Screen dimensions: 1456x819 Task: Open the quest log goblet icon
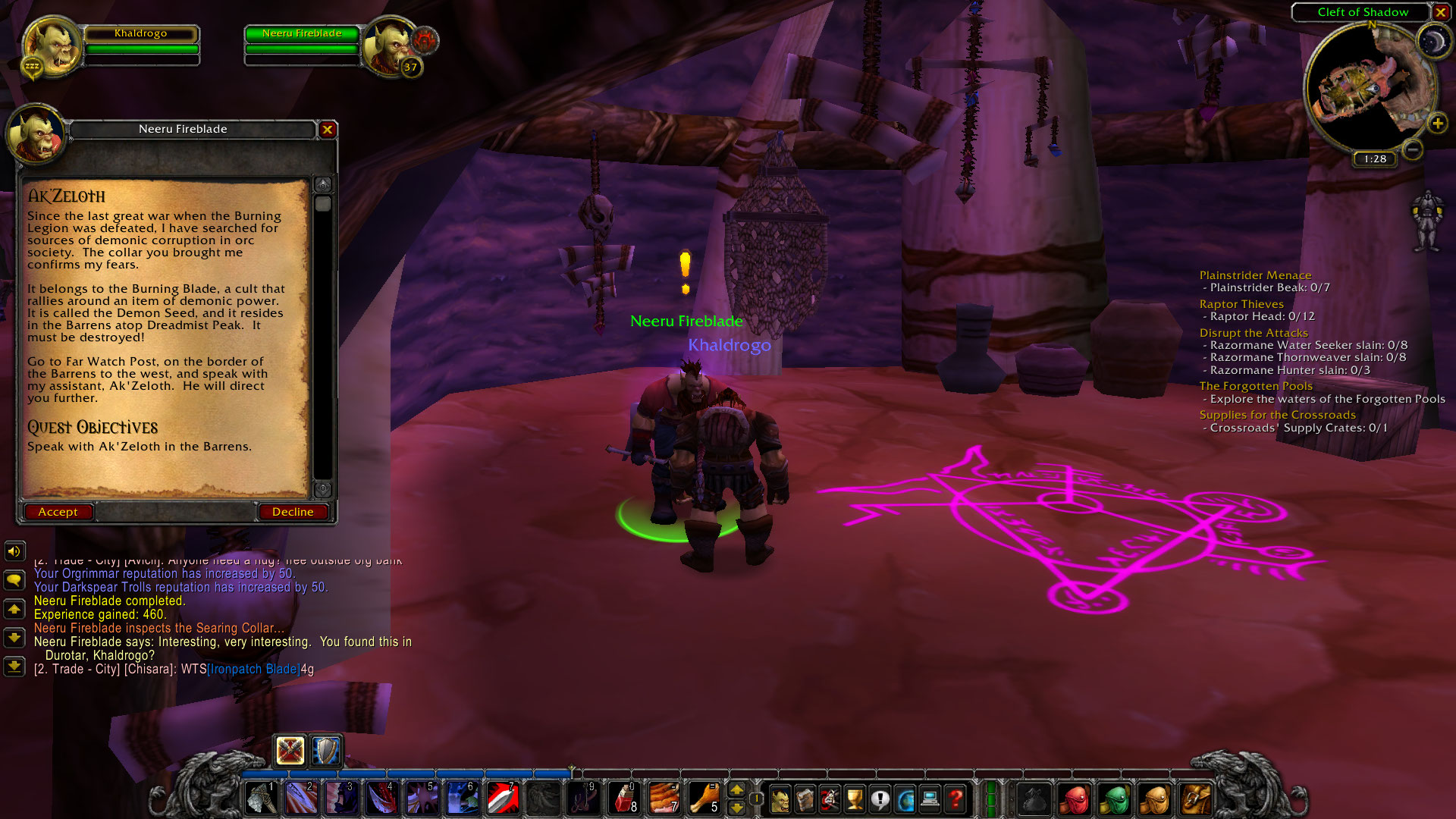tap(855, 799)
